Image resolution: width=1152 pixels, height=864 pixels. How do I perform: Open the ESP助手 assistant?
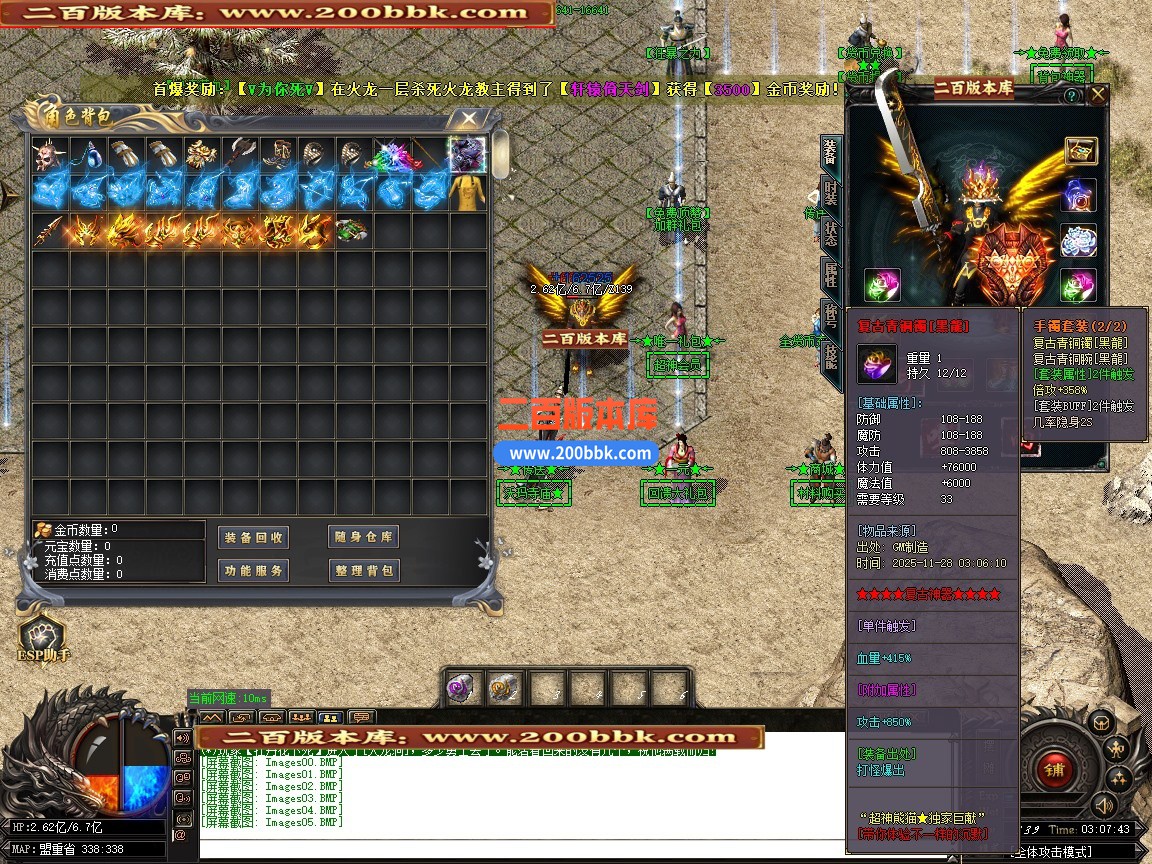(x=42, y=638)
